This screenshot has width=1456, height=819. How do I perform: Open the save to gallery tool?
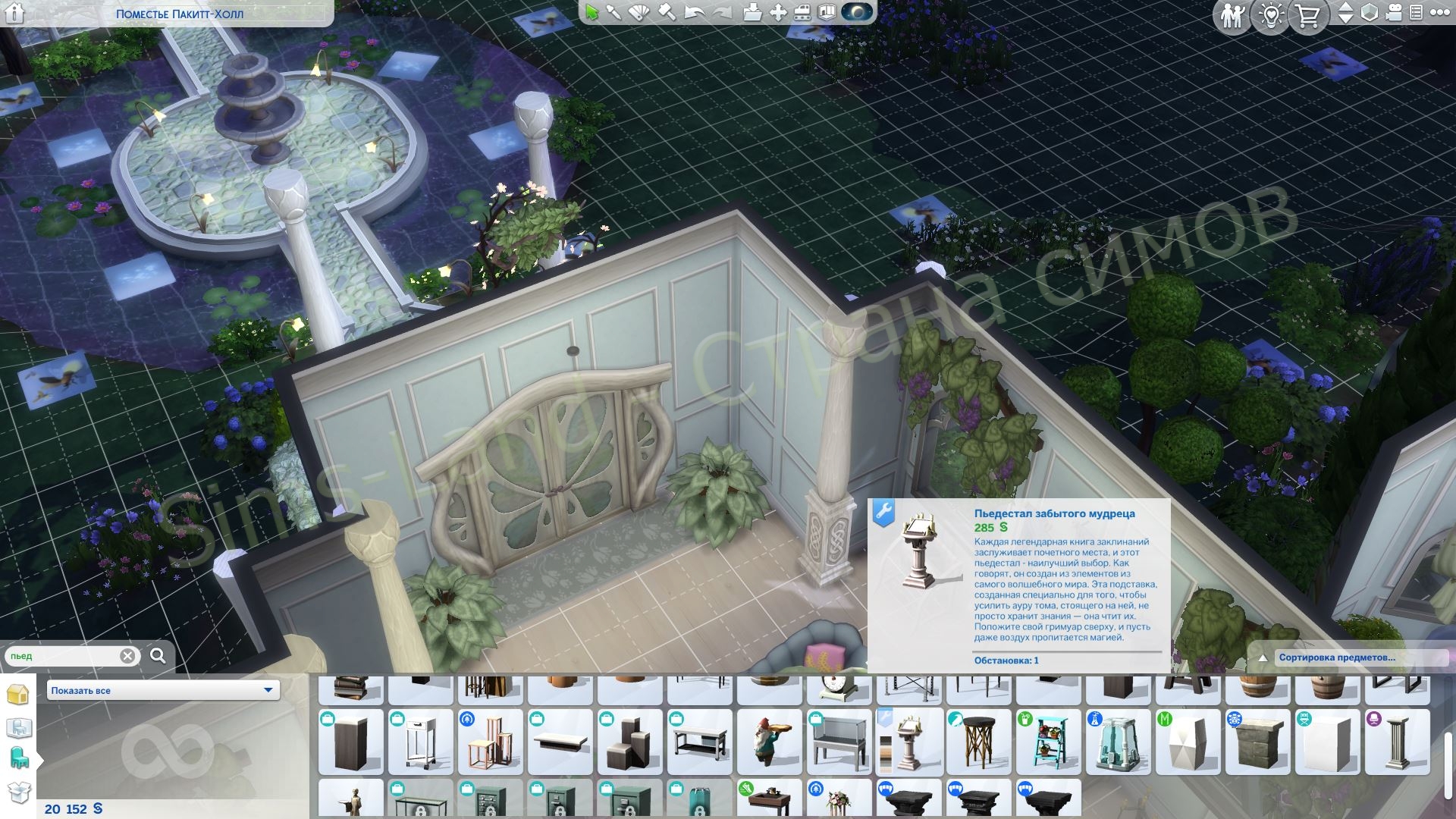[752, 13]
